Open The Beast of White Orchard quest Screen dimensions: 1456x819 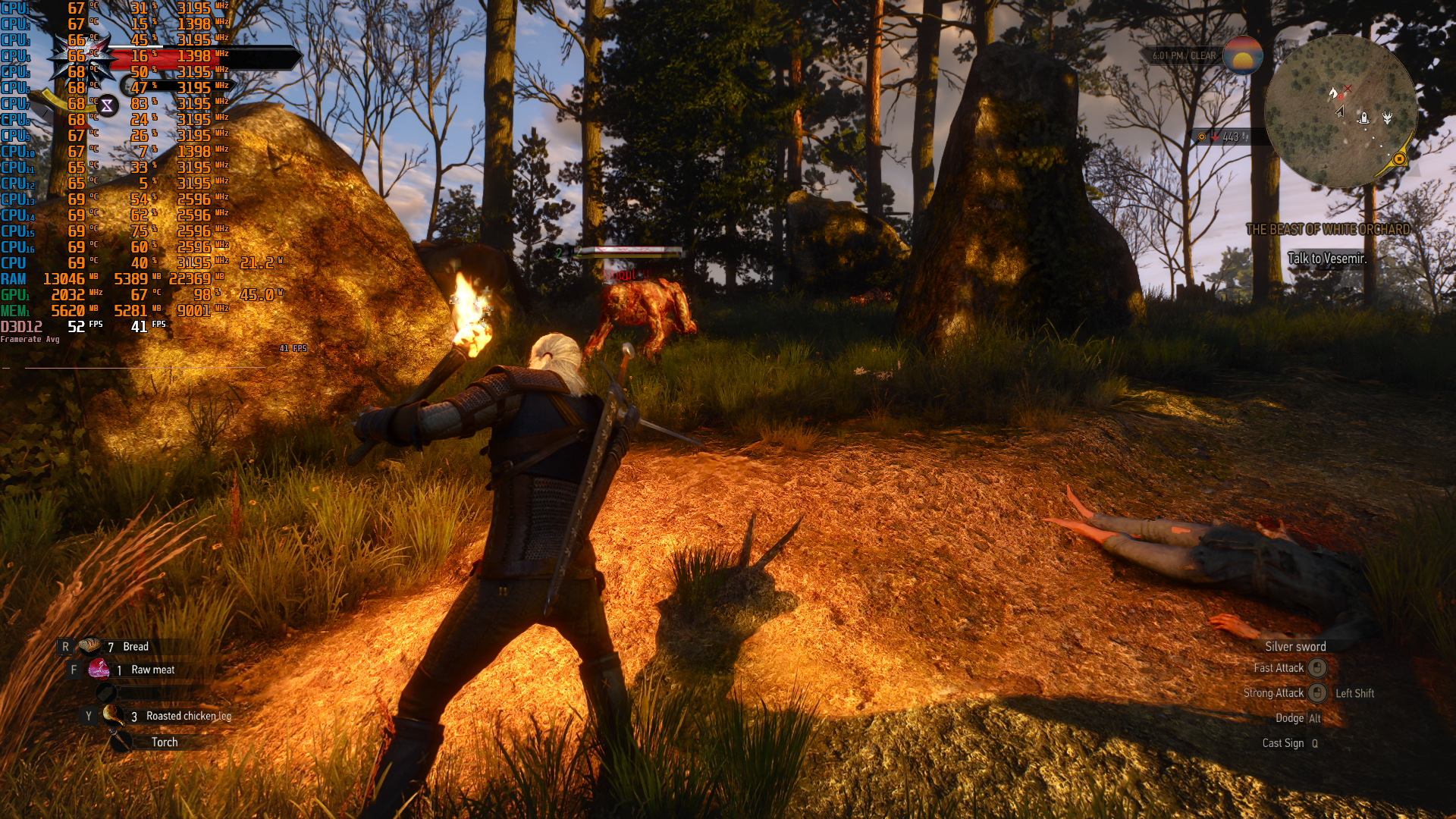click(x=1328, y=229)
